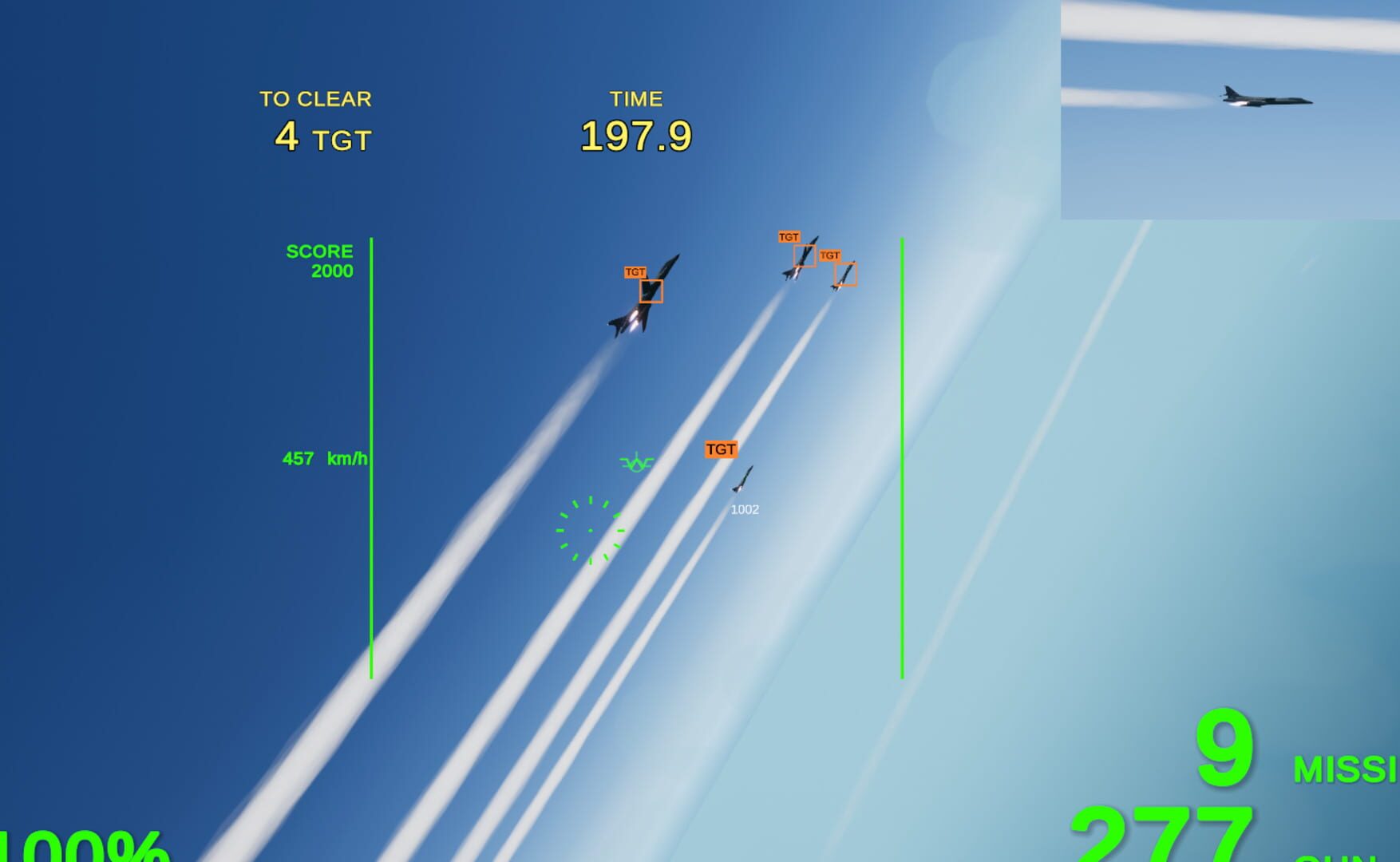Expand the camera view panel in the corner
Image resolution: width=1400 pixels, height=862 pixels.
pyautogui.click(x=1229, y=108)
